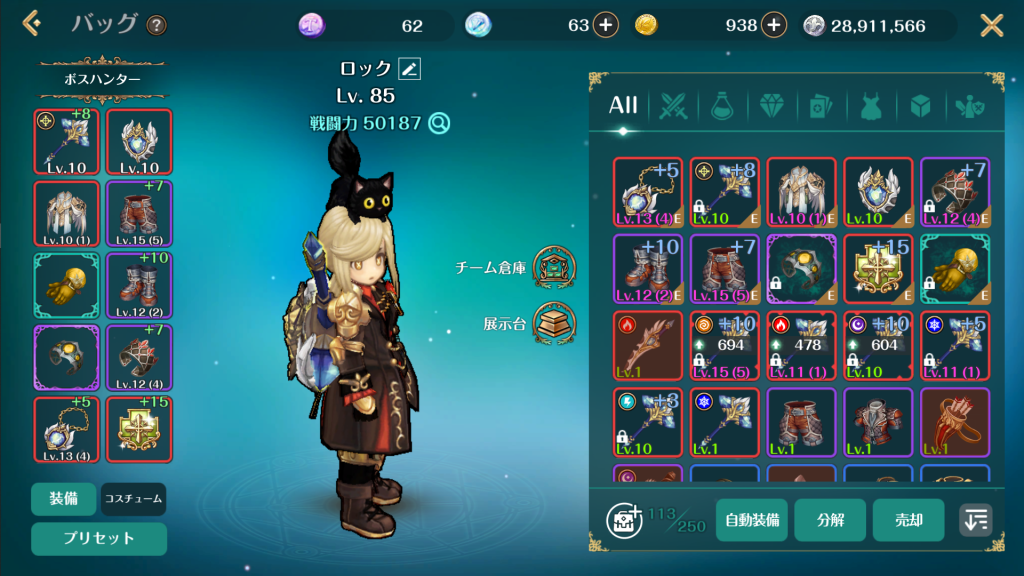
Task: Select the 売却 sell button
Action: pyautogui.click(x=908, y=520)
